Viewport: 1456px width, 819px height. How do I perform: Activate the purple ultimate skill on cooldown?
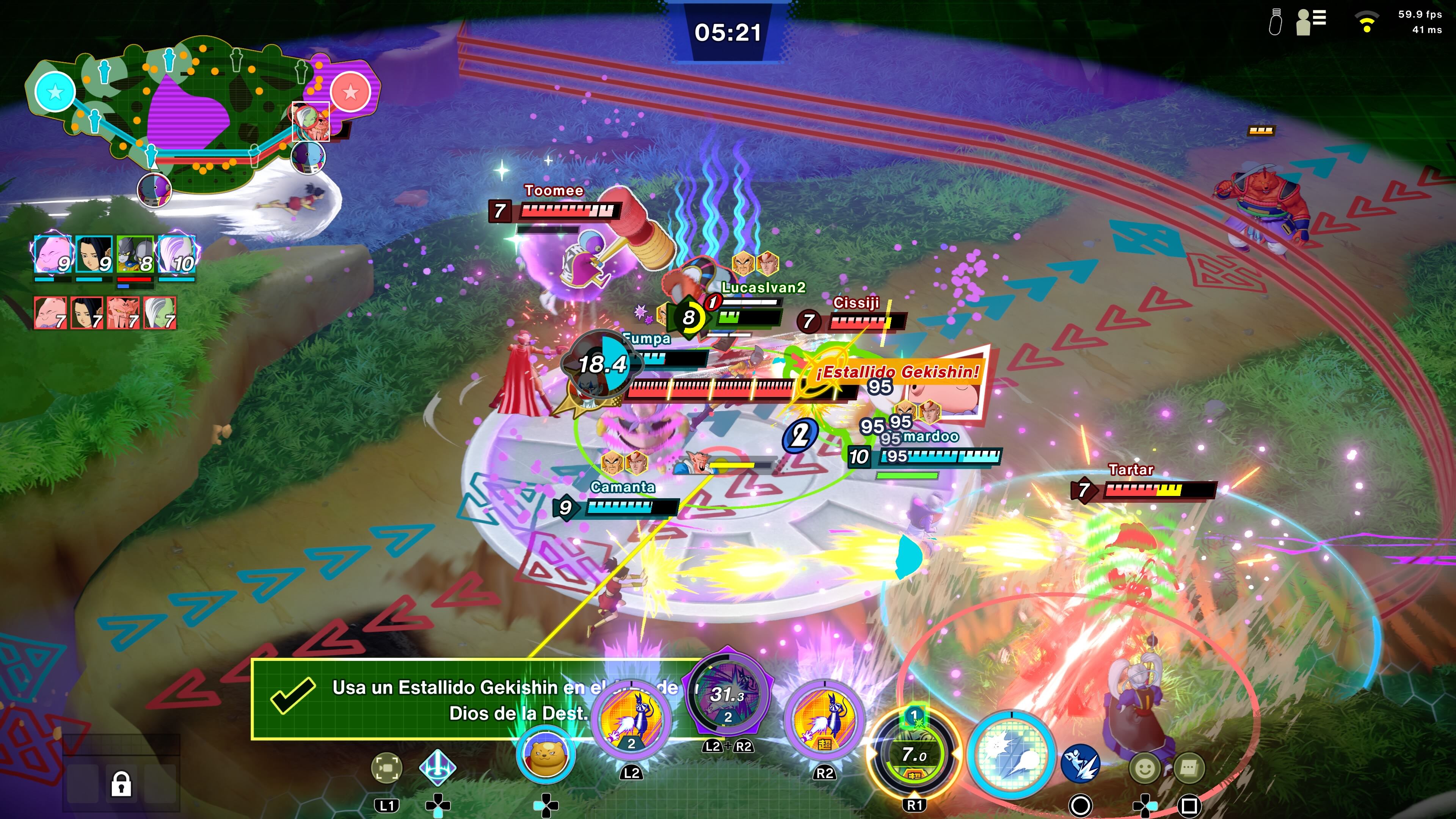(728, 695)
